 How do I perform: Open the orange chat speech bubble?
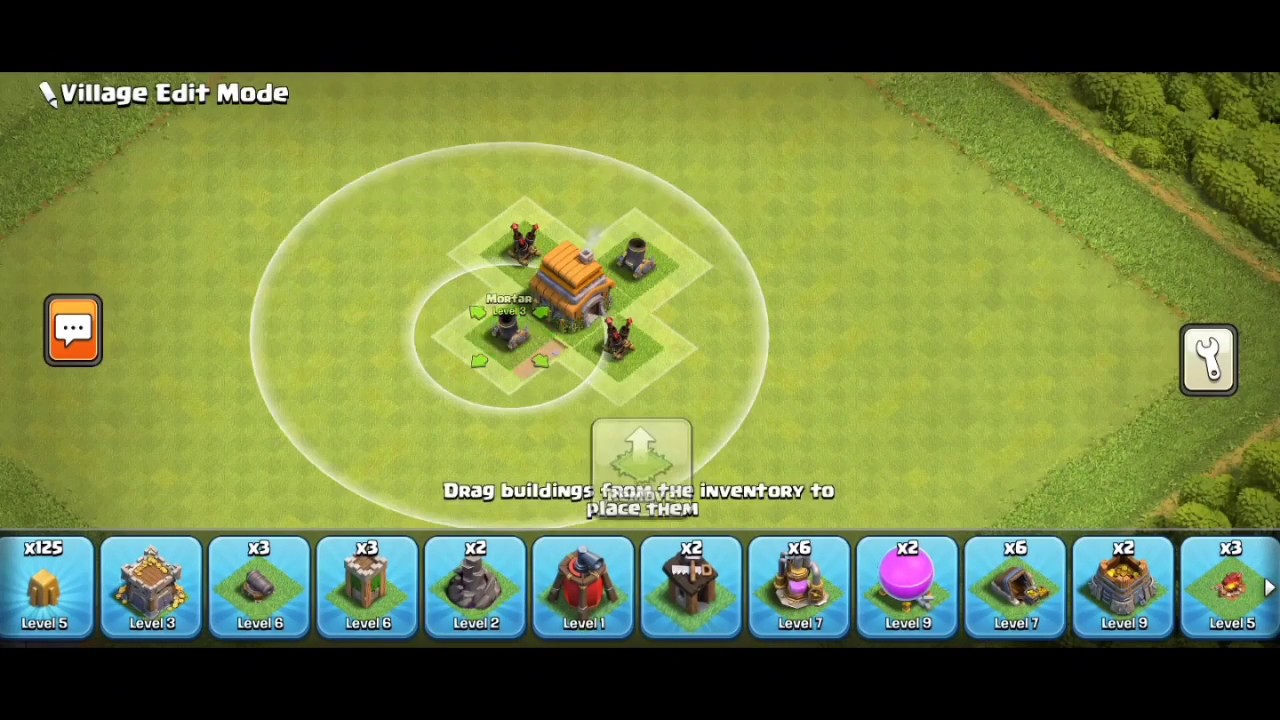(x=73, y=330)
